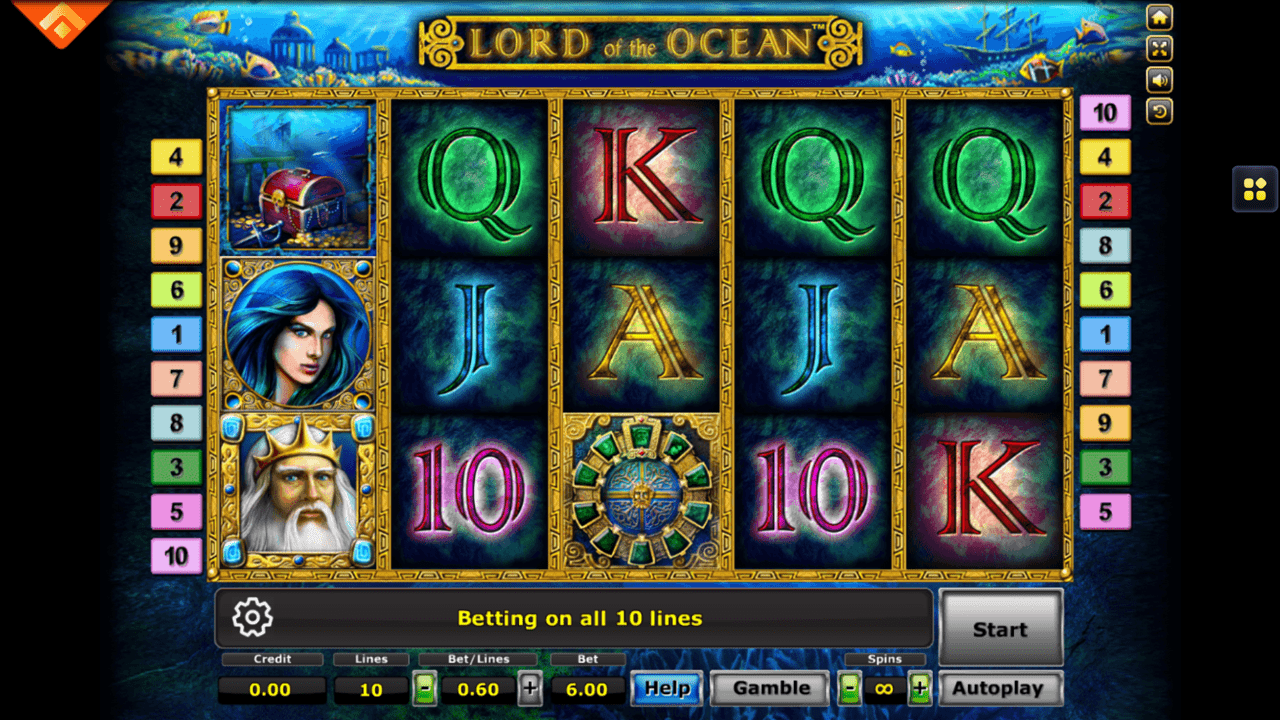This screenshot has width=1280, height=720.
Task: Select the fullscreen icon
Action: (x=1158, y=48)
